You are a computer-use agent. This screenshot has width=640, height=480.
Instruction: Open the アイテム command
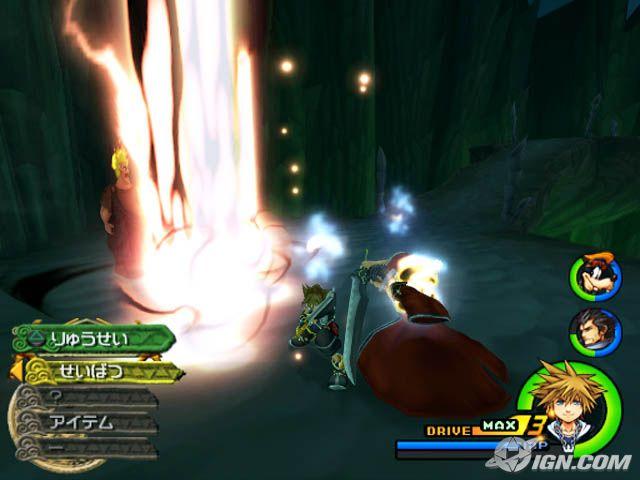(x=85, y=422)
